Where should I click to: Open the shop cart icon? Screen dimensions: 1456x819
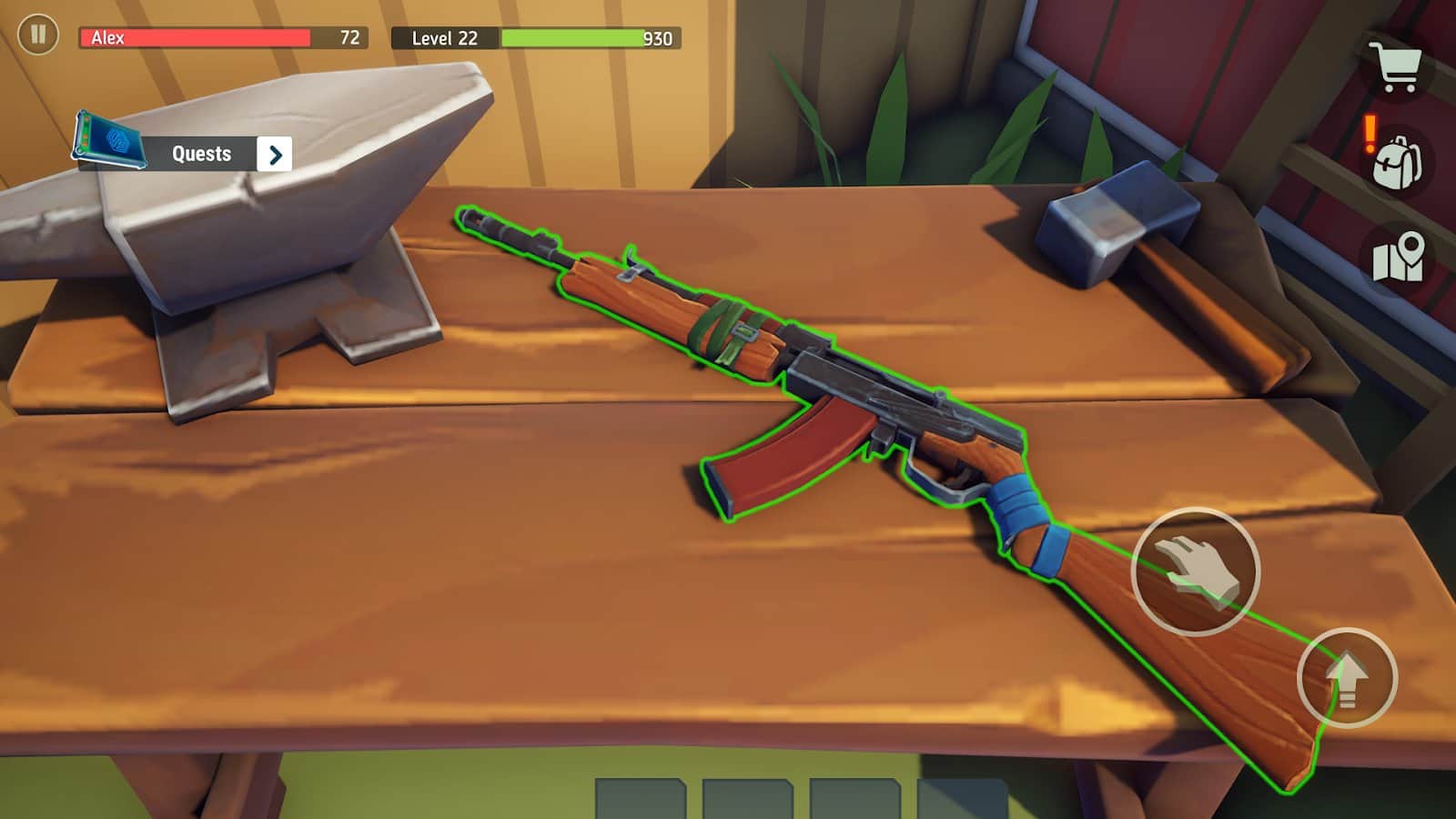[1399, 67]
